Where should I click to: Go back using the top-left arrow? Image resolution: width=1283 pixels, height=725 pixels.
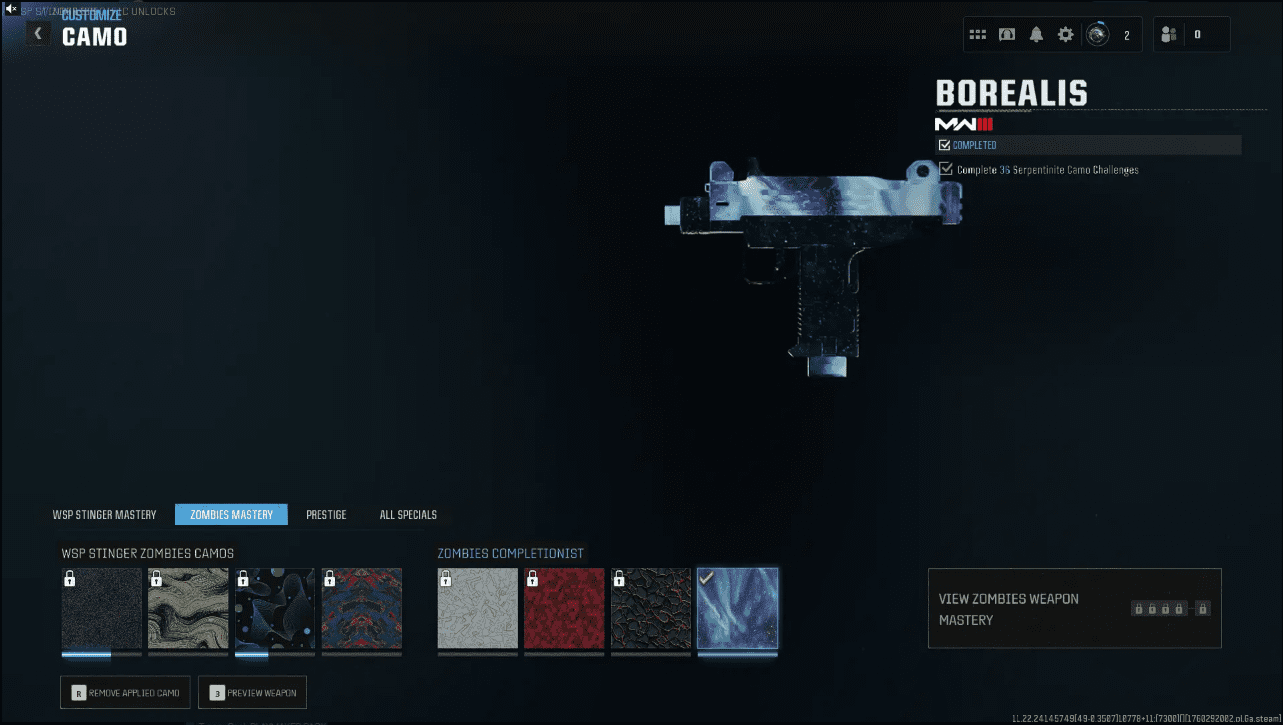click(38, 34)
